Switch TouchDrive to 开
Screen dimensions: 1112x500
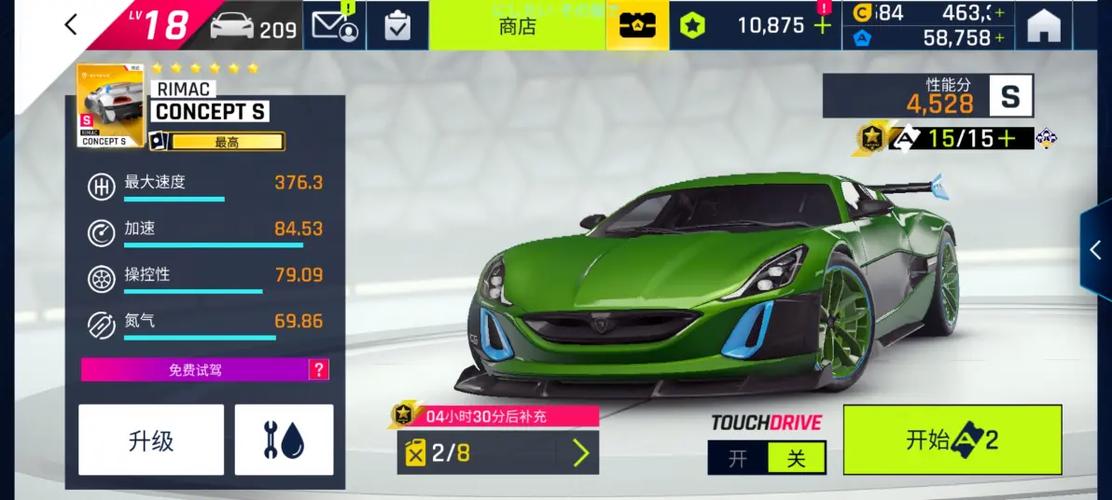738,458
